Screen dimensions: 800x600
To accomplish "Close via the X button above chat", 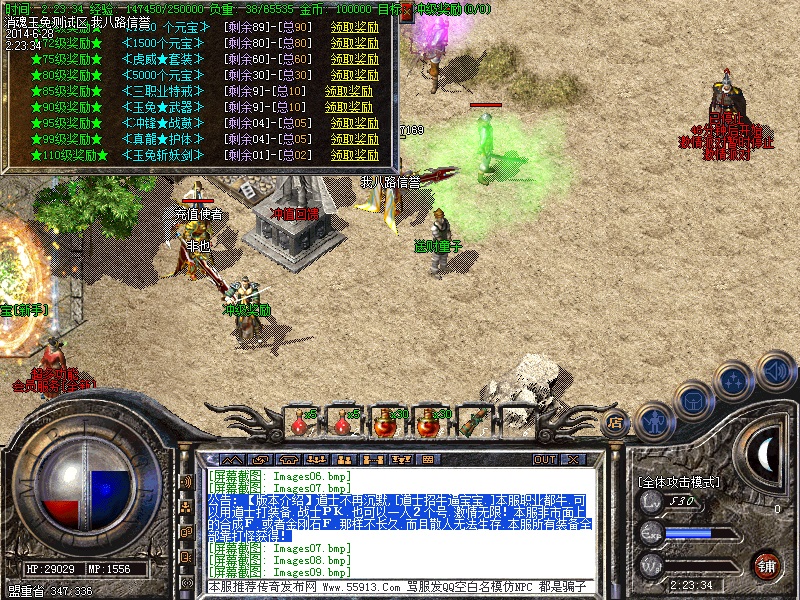I will [x=574, y=459].
